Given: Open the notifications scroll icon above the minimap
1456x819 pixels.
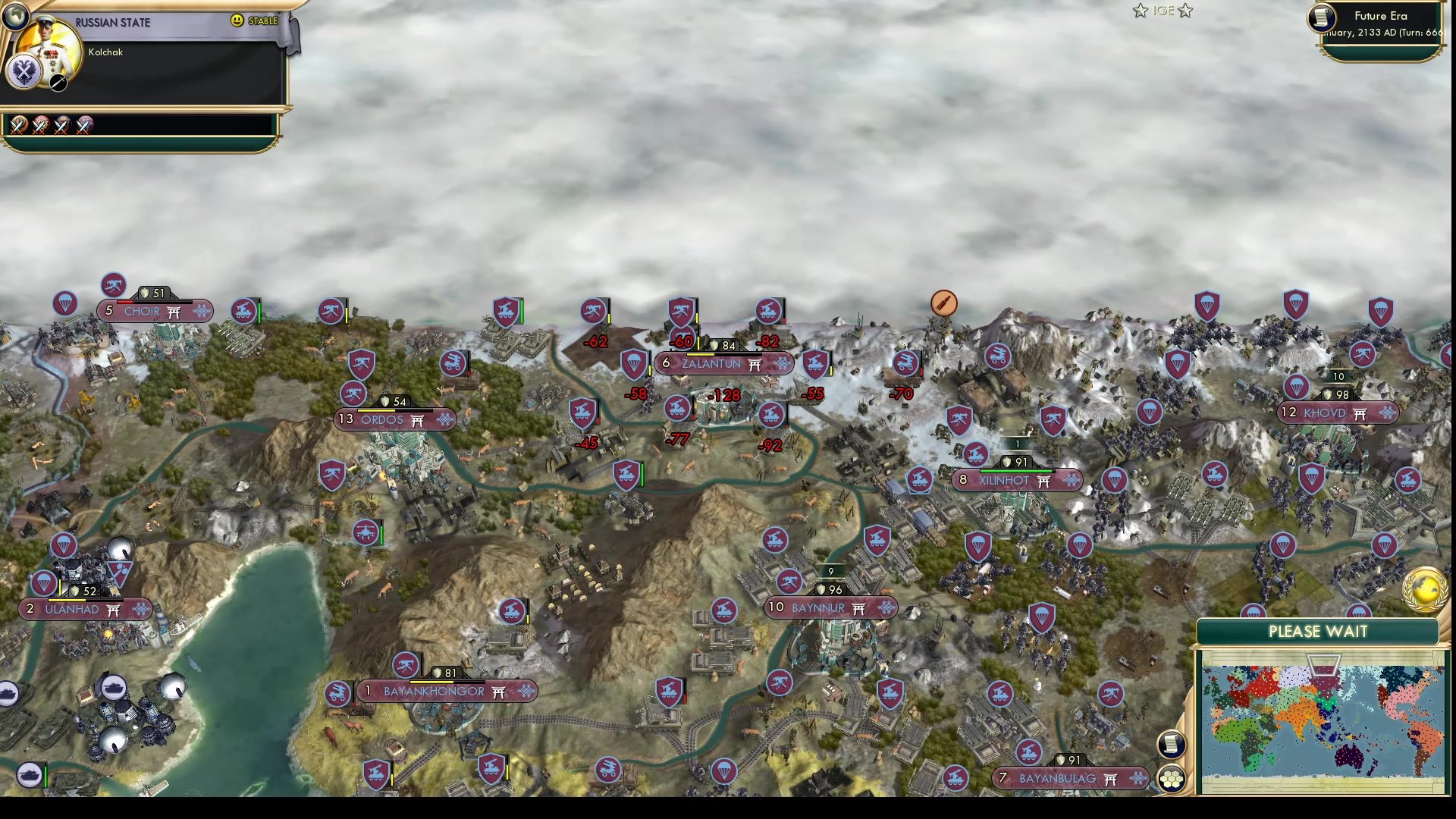Looking at the screenshot, I should 1171,743.
